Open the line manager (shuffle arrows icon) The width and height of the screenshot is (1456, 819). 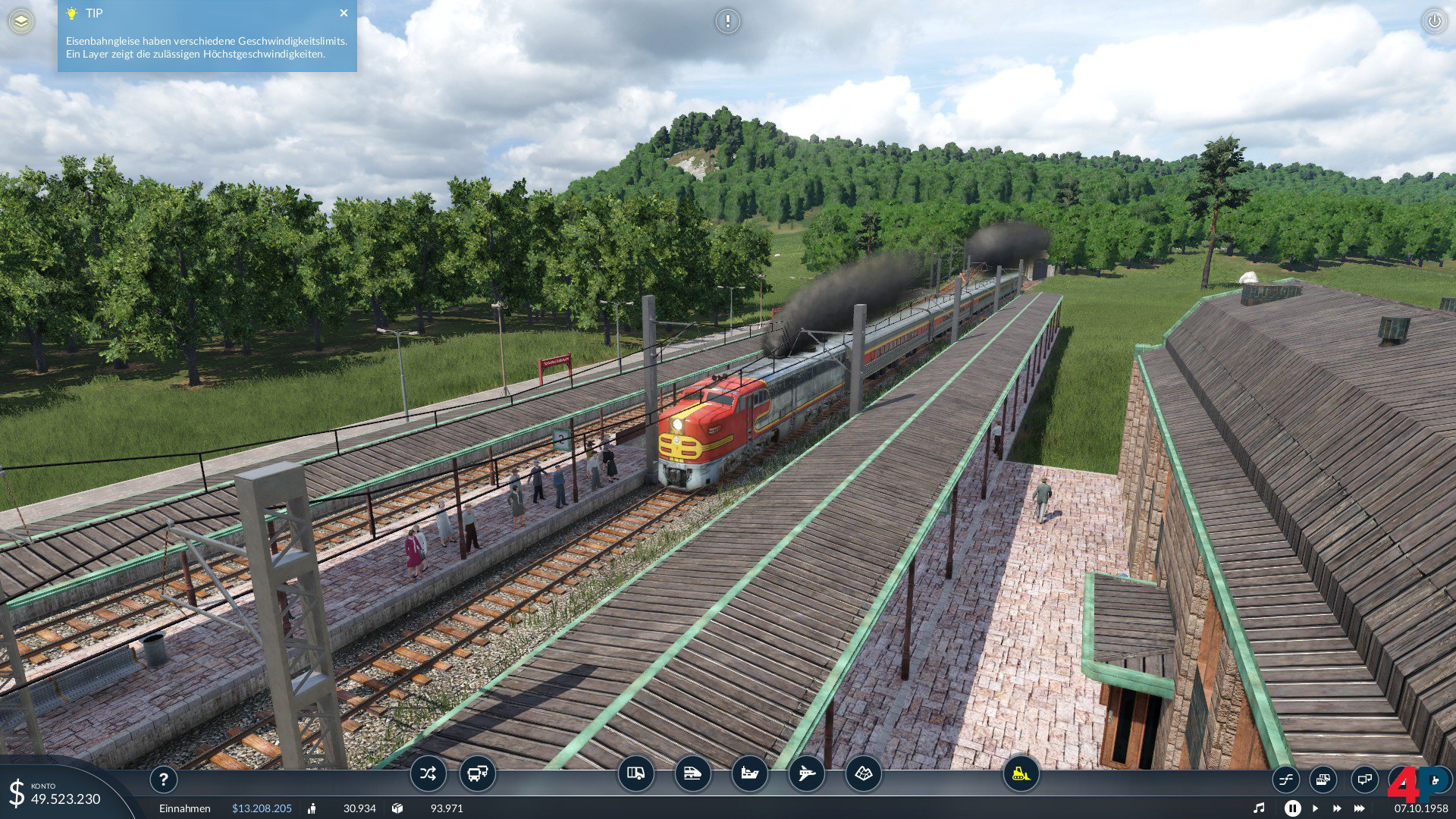(x=428, y=773)
